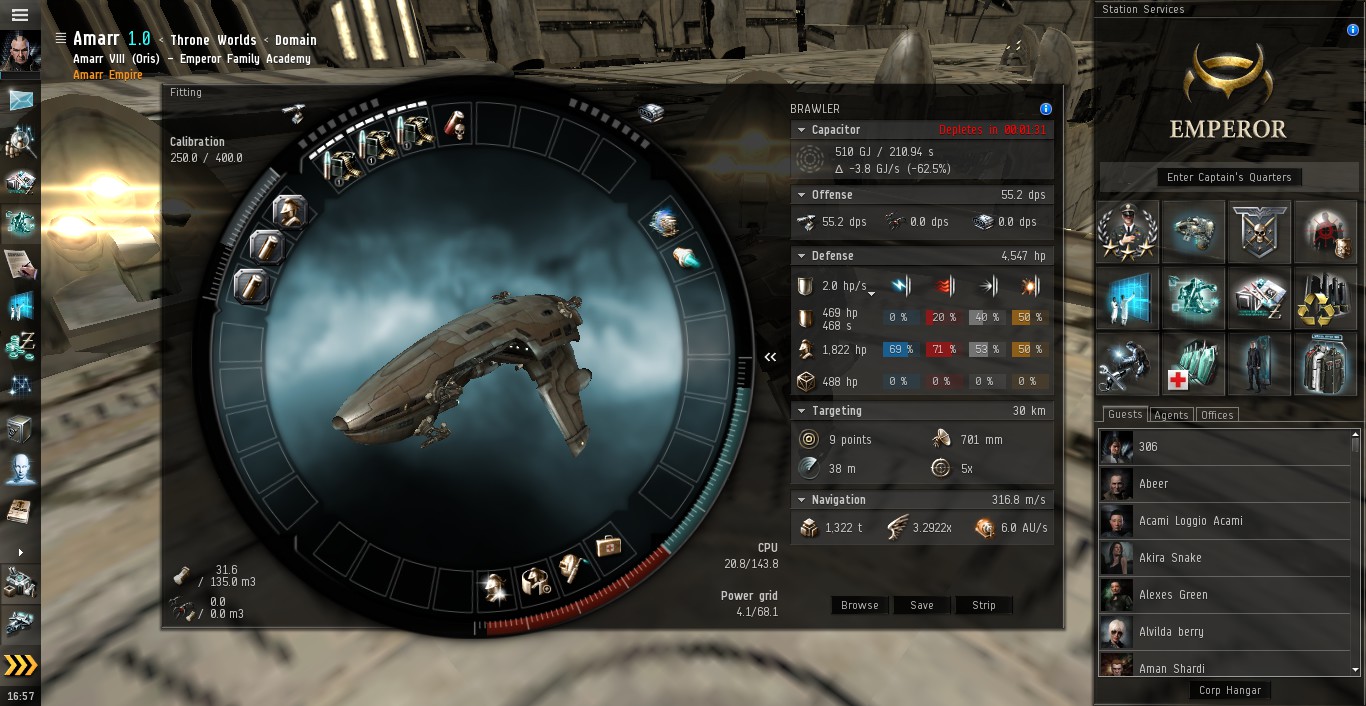Open the reprocessing plant recycle service
Image resolution: width=1366 pixels, height=706 pixels.
tap(1325, 298)
